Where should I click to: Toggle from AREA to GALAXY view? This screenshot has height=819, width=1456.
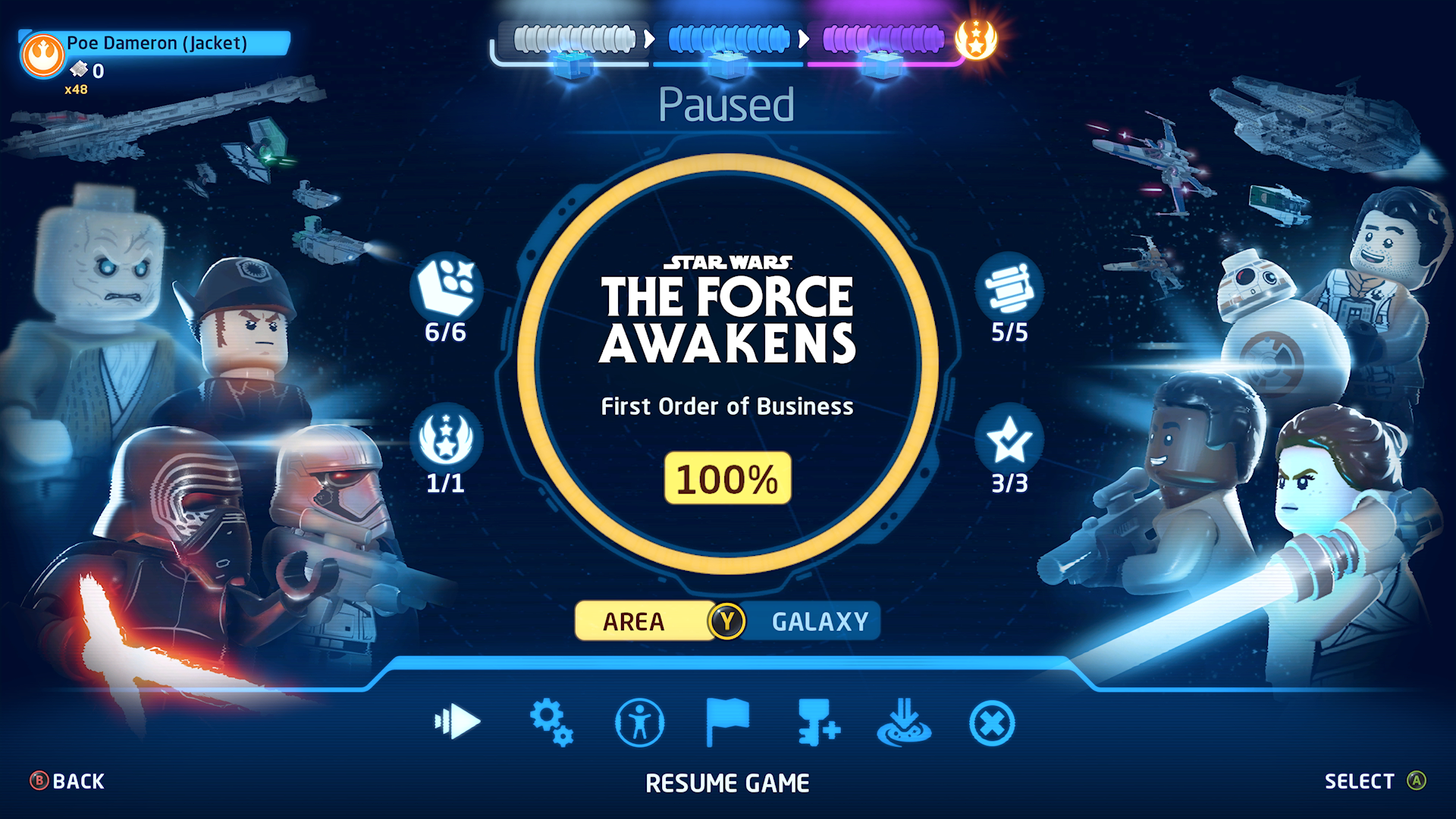point(817,621)
